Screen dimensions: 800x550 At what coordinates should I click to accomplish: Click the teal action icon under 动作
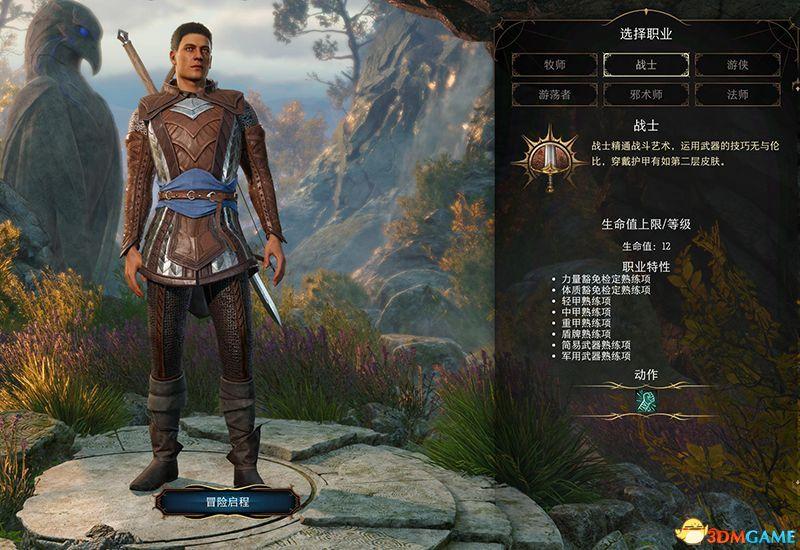645,400
